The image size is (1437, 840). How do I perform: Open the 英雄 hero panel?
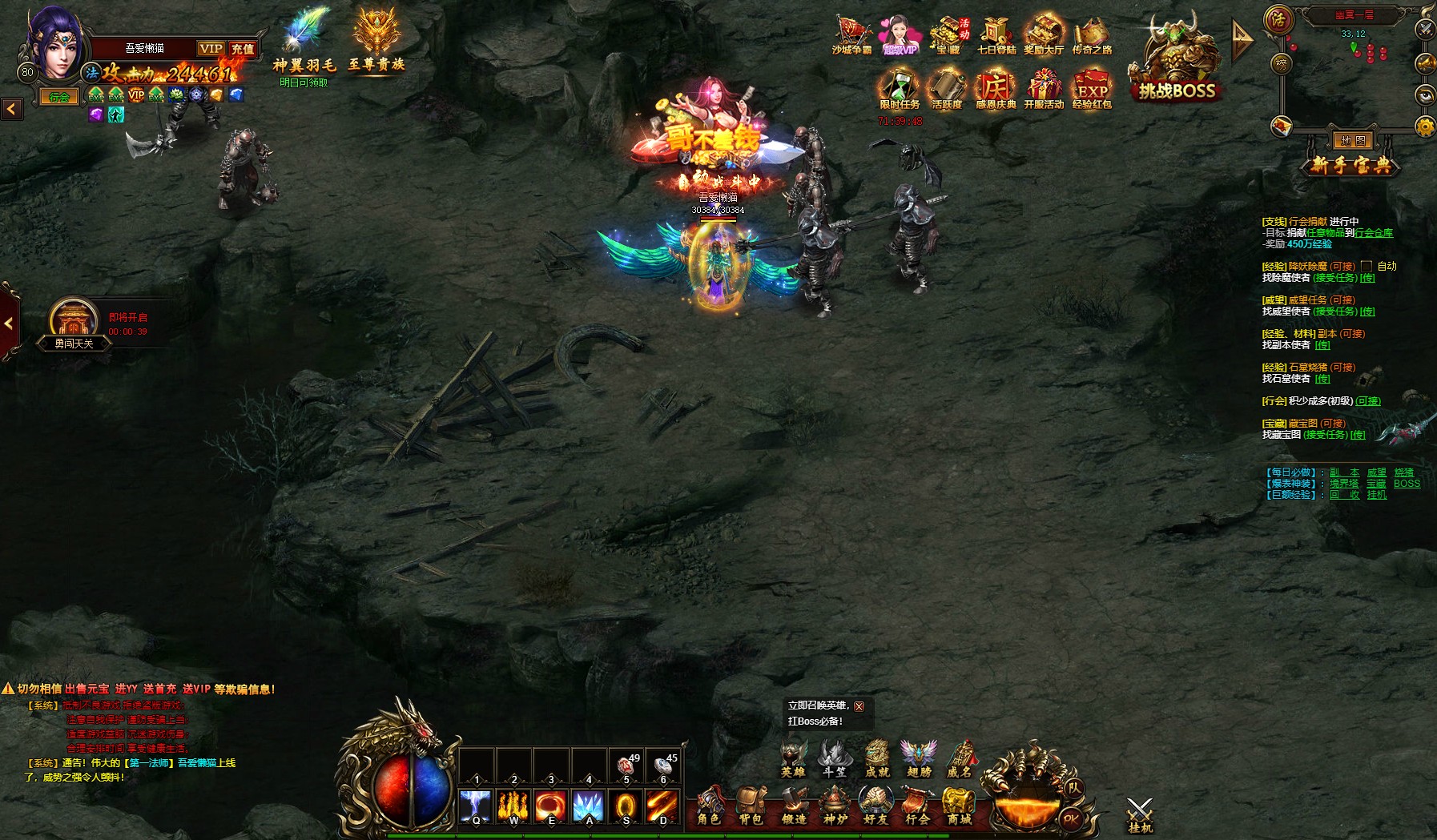click(x=793, y=758)
